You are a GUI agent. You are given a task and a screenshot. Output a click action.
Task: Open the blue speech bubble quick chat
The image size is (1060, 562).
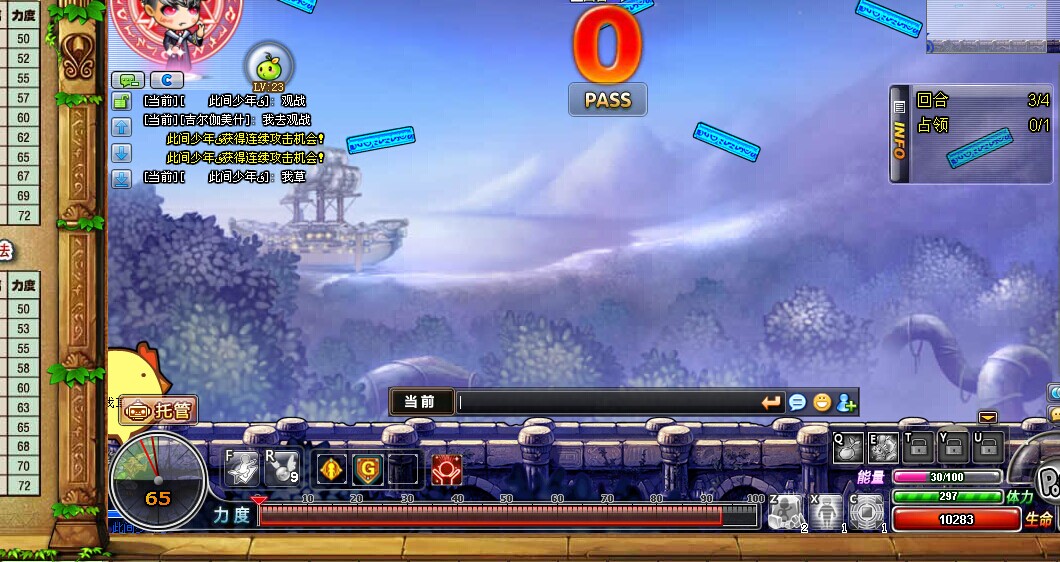pos(797,402)
